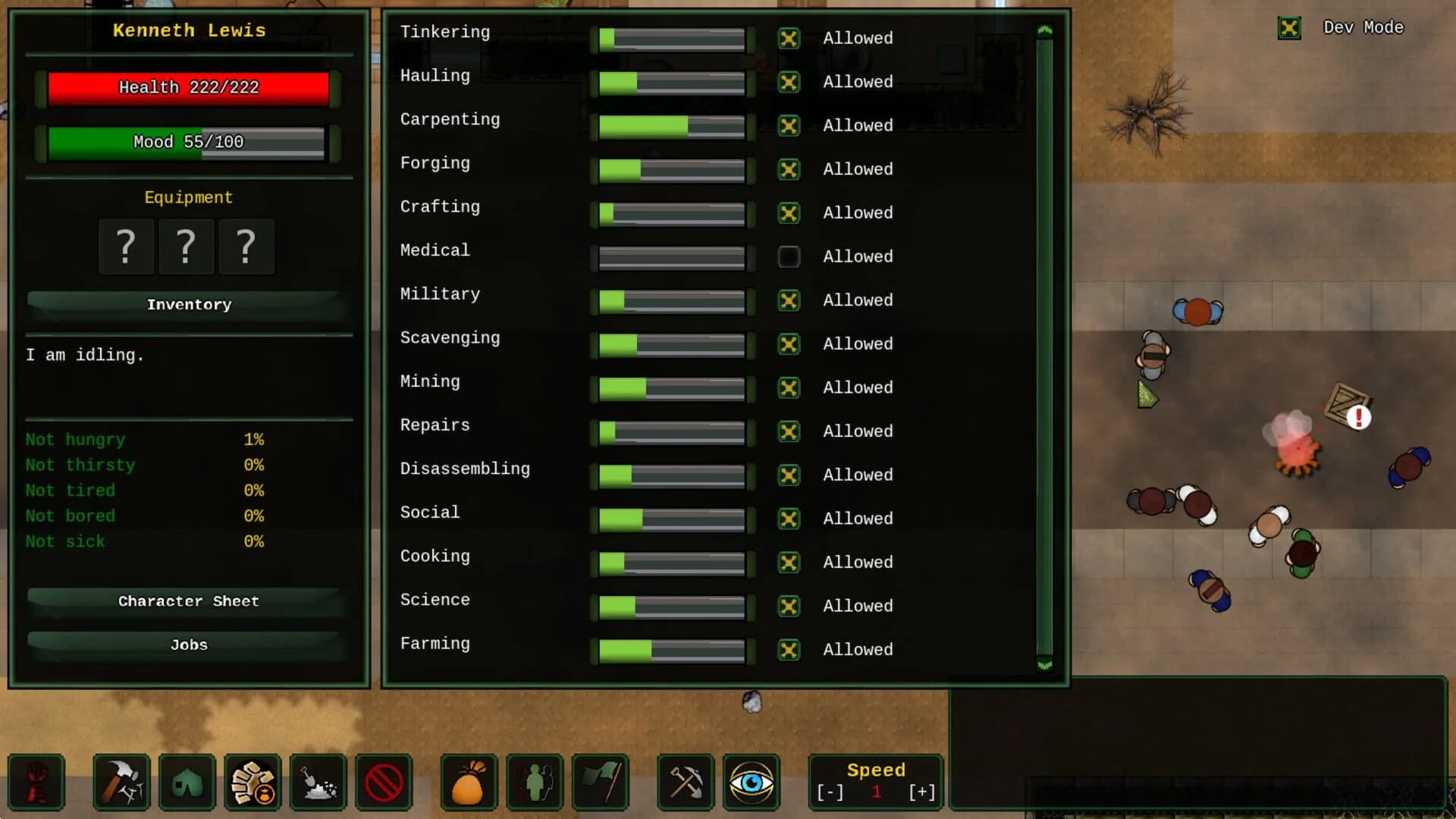
Task: Toggle the eye view overlay
Action: (751, 783)
